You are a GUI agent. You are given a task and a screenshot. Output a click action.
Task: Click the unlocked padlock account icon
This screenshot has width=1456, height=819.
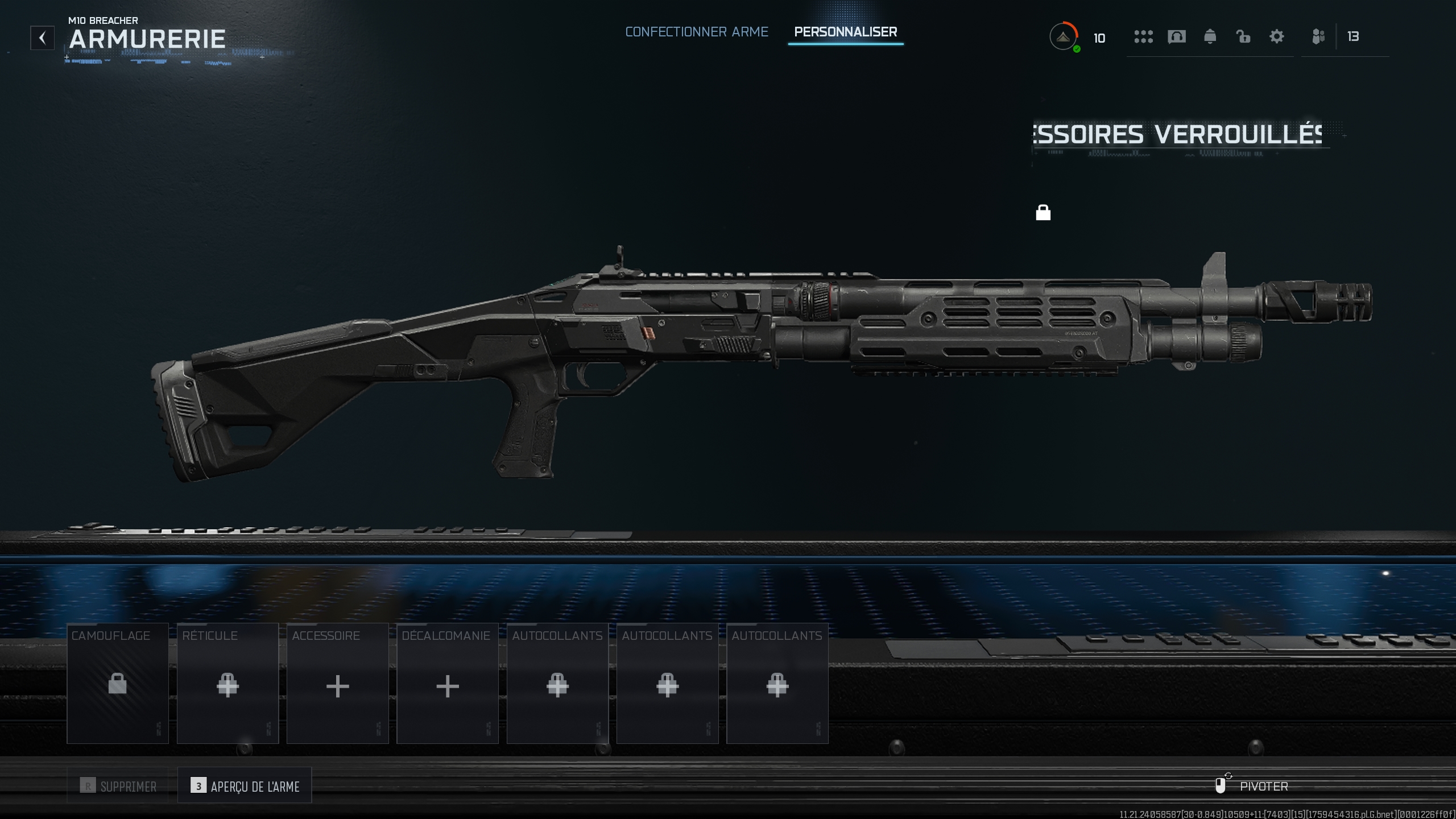click(1243, 36)
